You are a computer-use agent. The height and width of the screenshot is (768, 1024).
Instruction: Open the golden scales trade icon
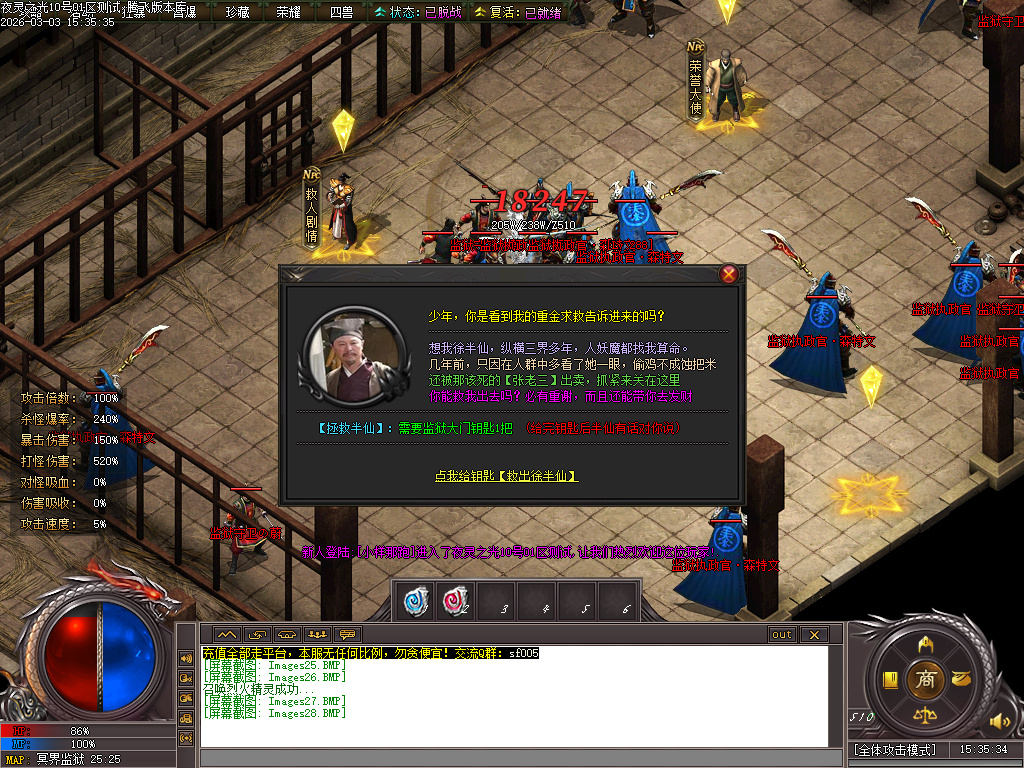pos(925,715)
